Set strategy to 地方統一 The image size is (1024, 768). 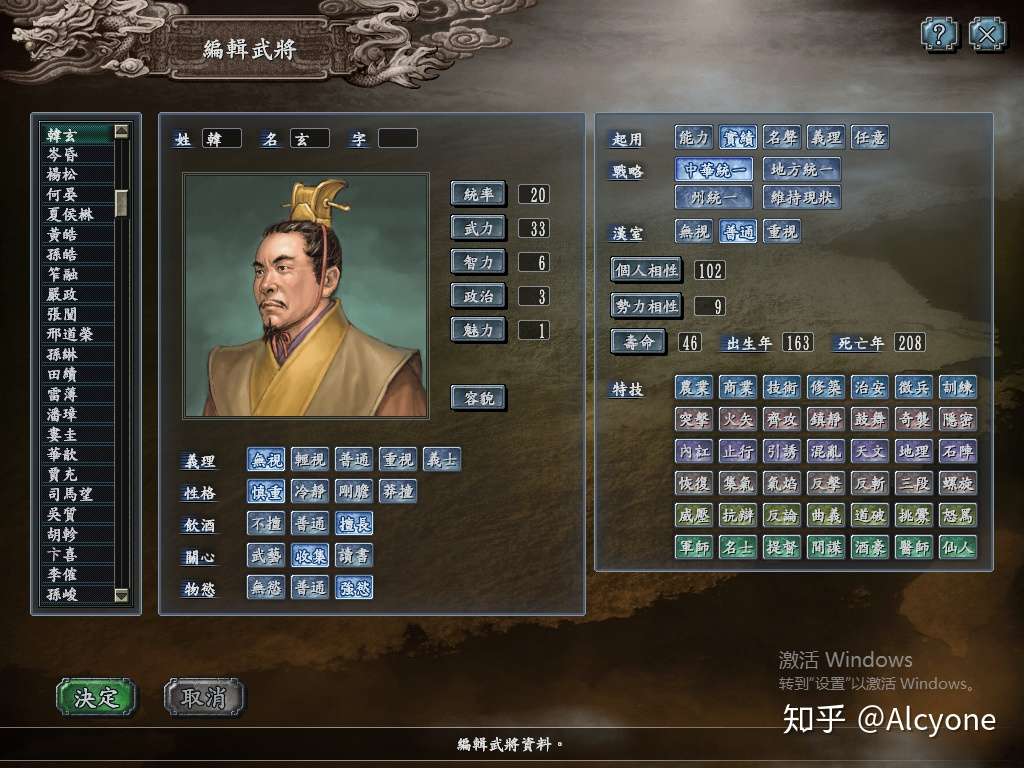pyautogui.click(x=800, y=169)
